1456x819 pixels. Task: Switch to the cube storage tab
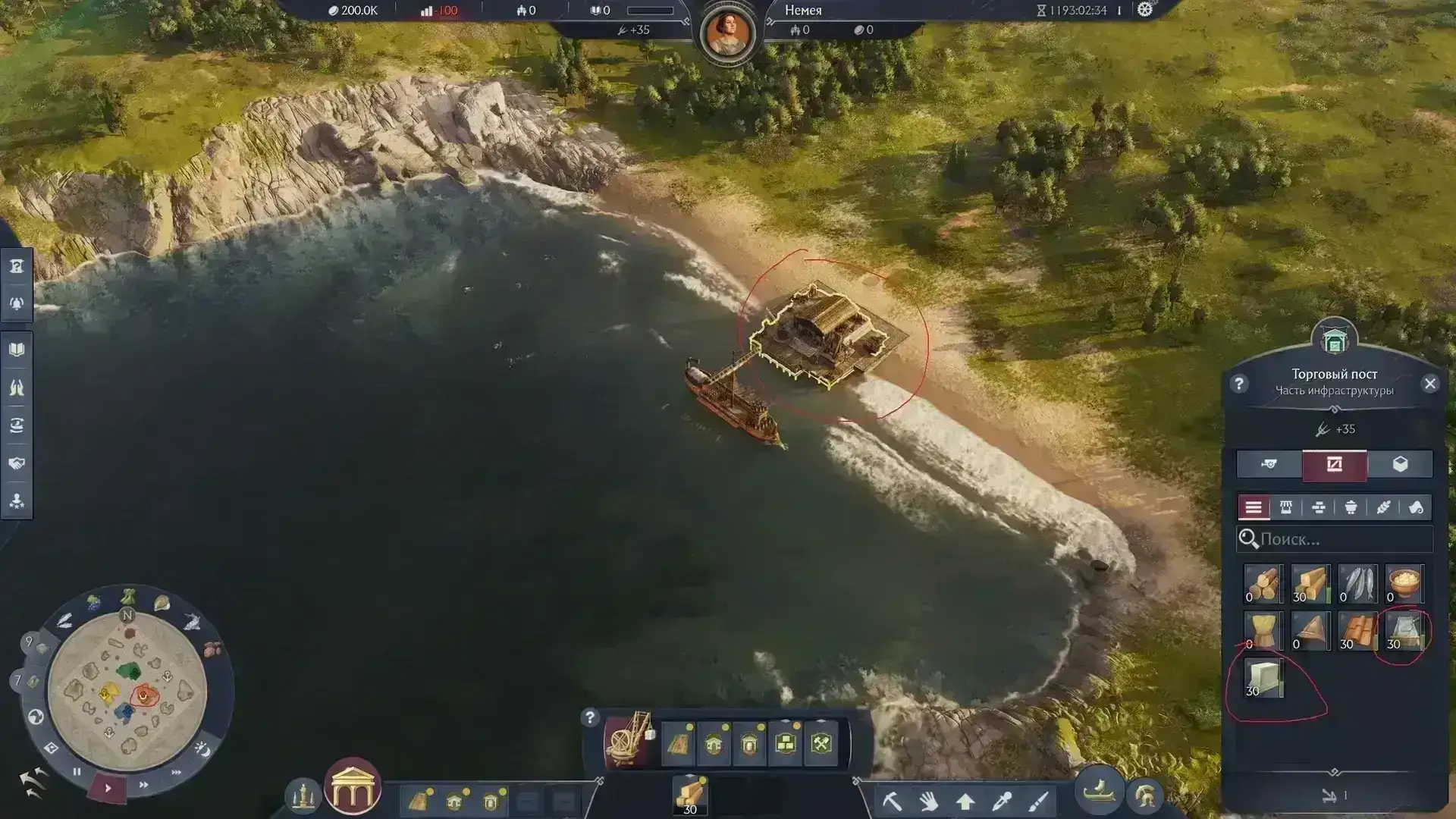pos(1400,465)
